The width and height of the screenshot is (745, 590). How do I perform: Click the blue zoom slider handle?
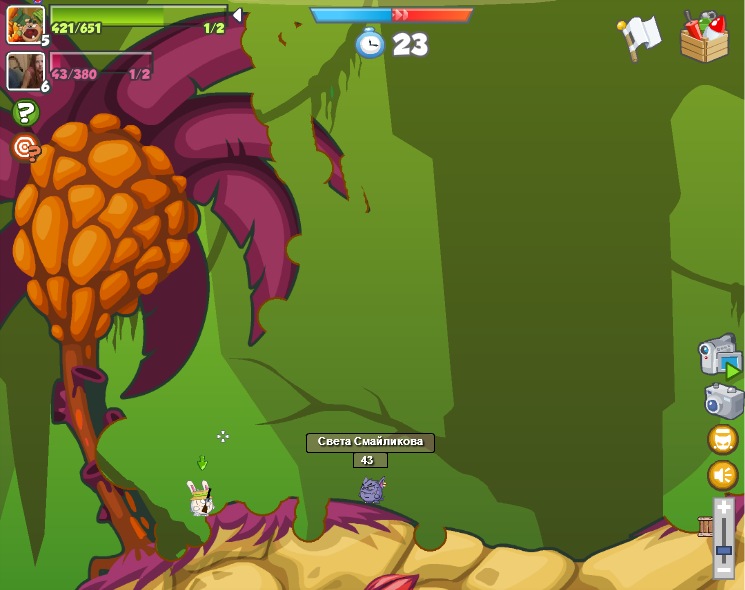tap(724, 551)
